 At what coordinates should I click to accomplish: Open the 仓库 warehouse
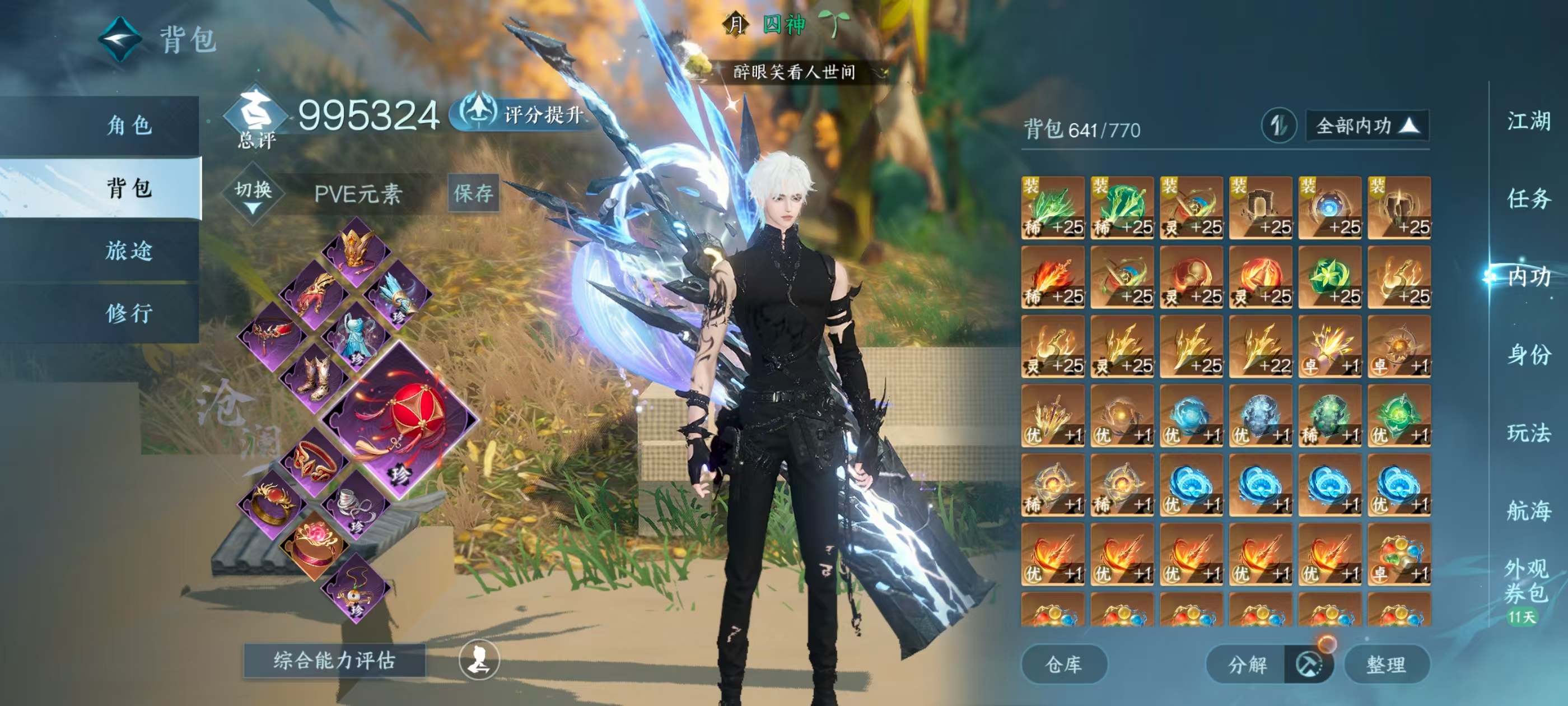click(x=1063, y=664)
